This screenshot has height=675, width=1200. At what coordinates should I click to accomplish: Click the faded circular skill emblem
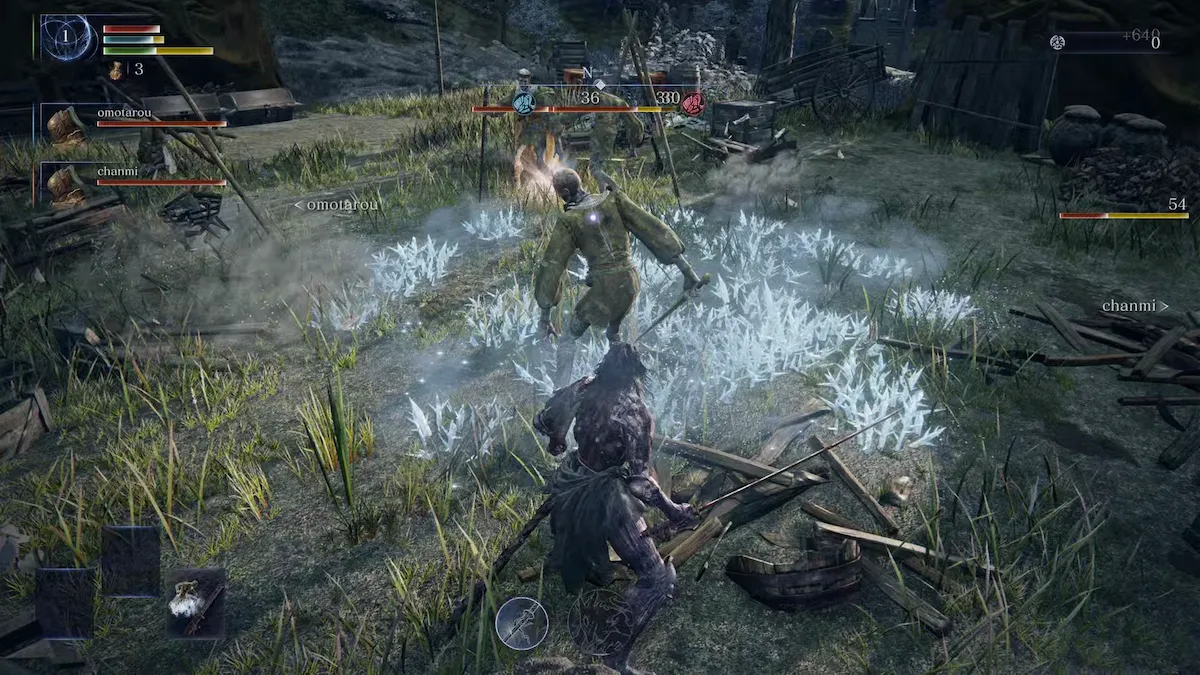tap(598, 622)
